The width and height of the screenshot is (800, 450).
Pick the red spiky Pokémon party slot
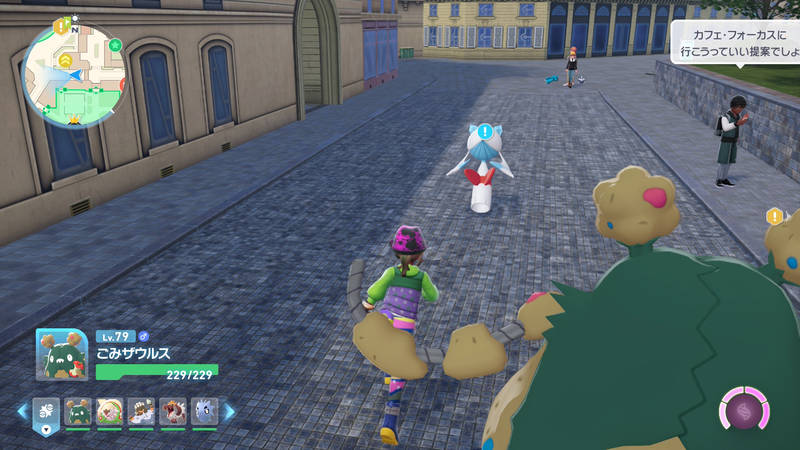(173, 411)
